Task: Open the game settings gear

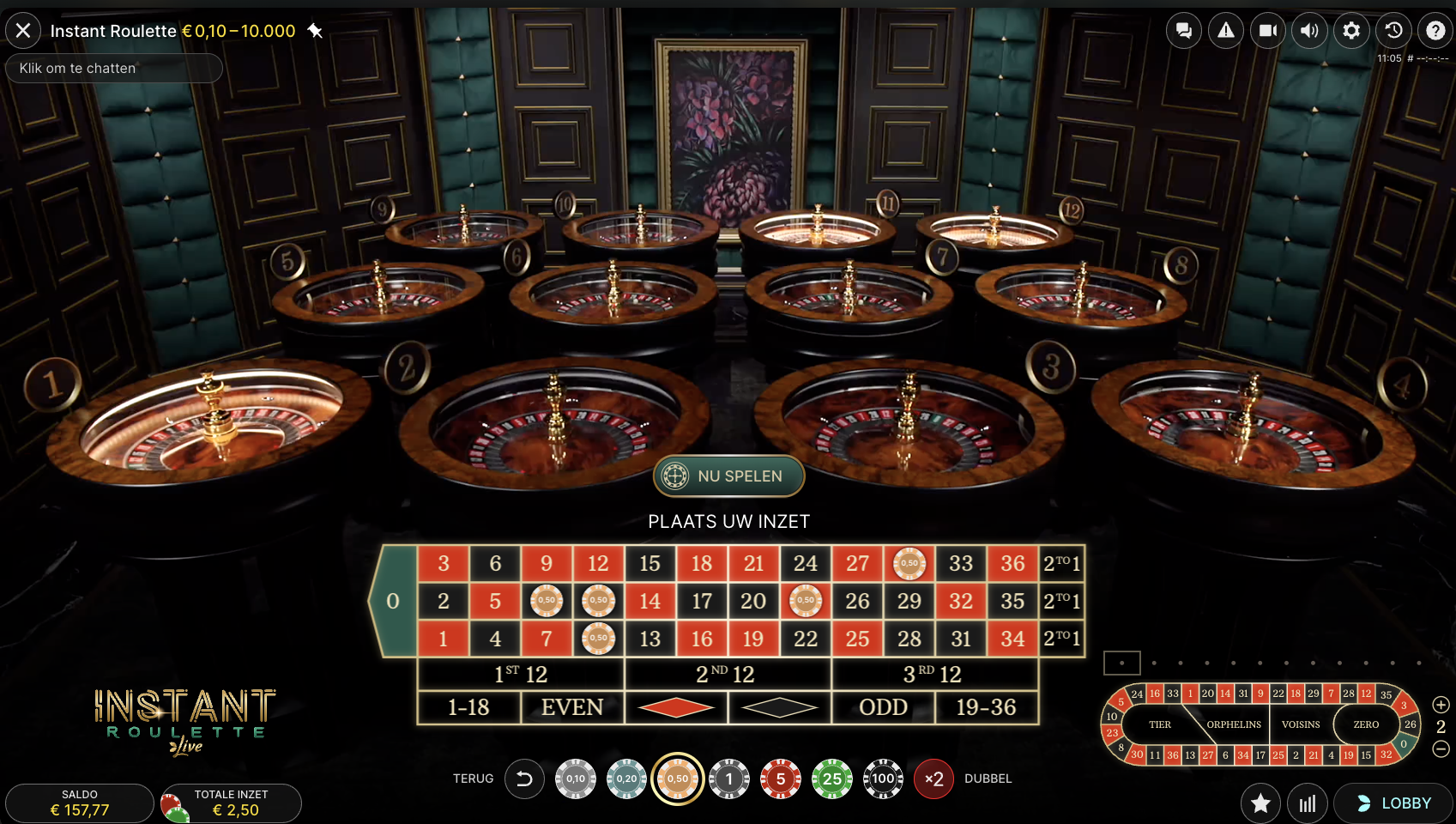Action: [x=1350, y=30]
